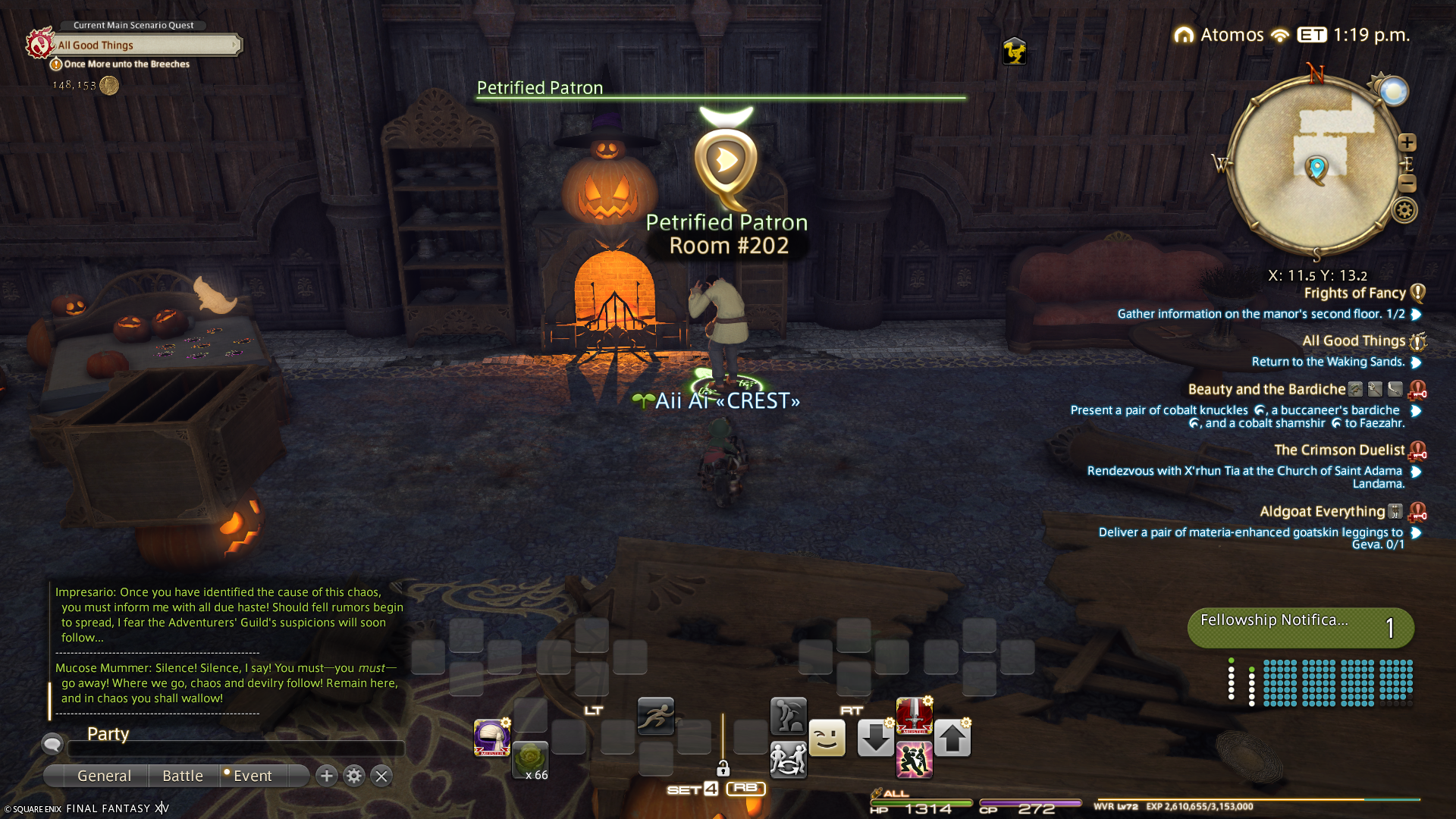Switch to the General chat tab
The image size is (1456, 819).
pyautogui.click(x=104, y=776)
